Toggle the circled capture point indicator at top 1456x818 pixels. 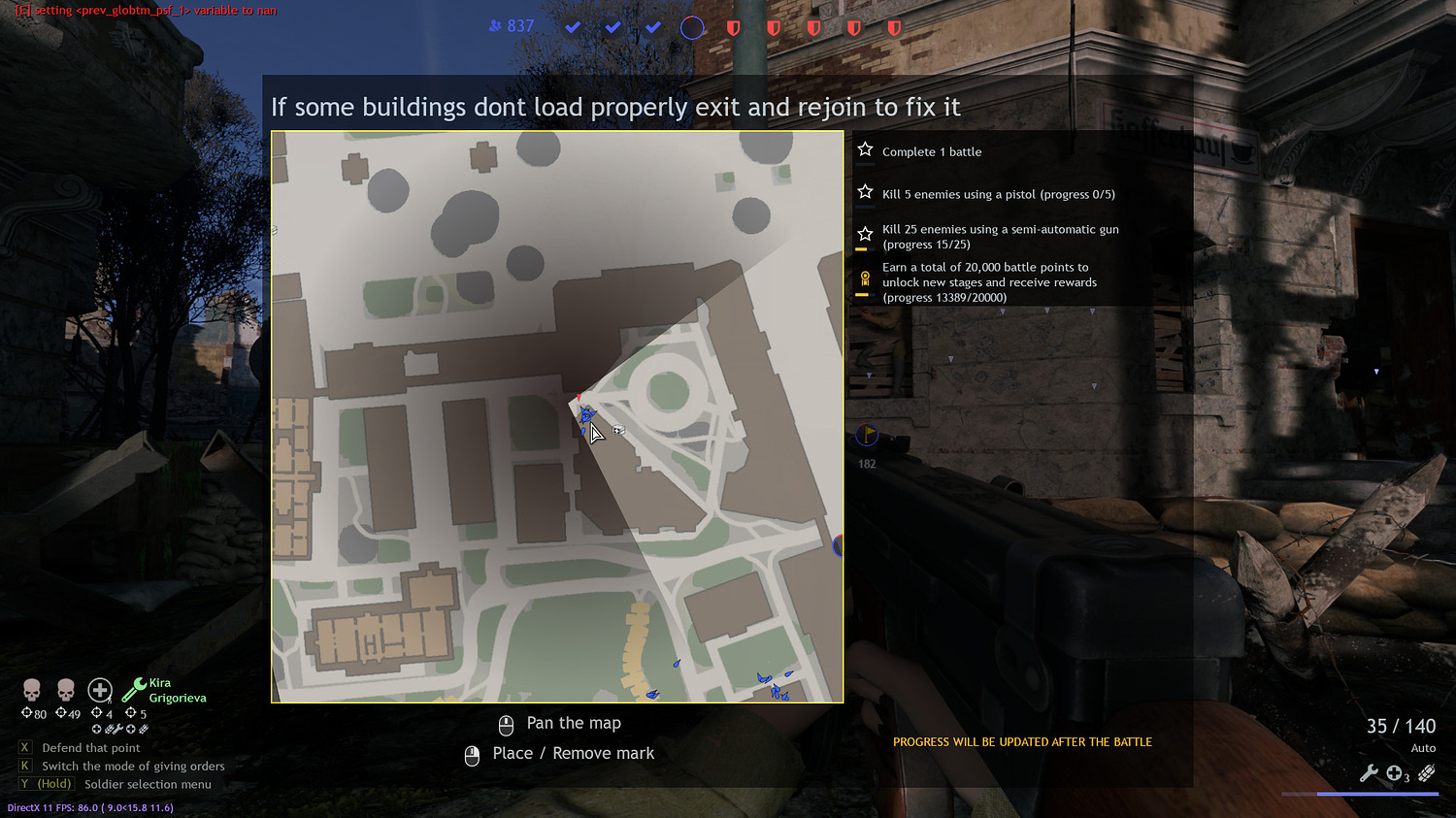click(x=692, y=27)
